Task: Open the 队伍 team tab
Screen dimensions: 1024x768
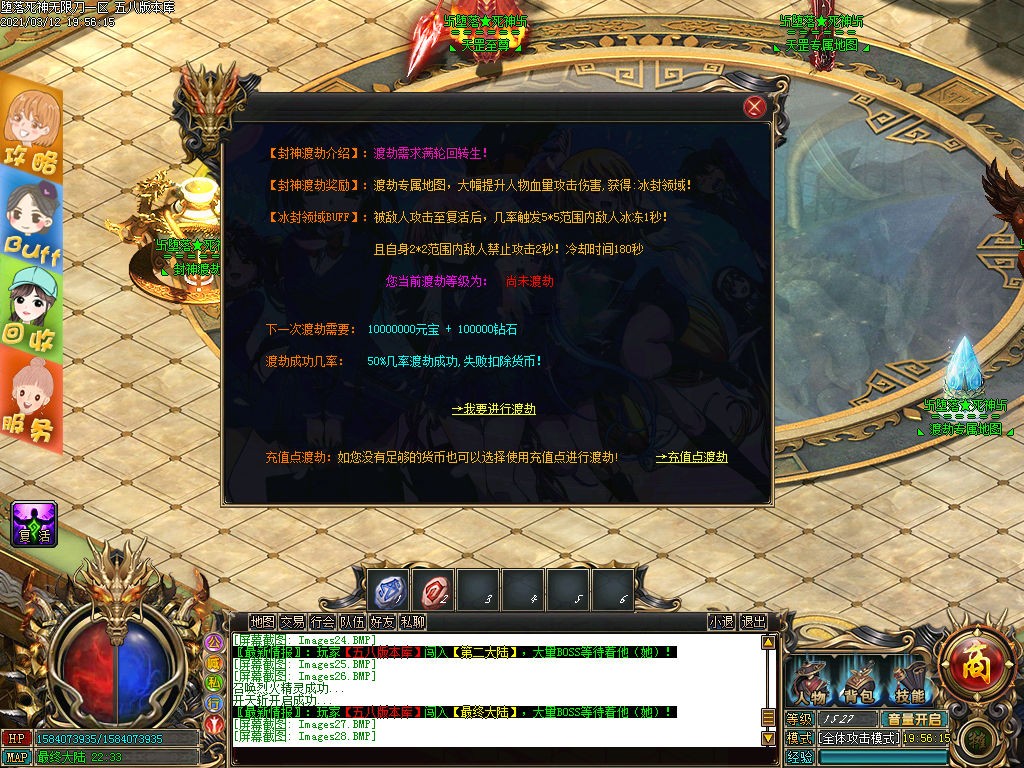Action: pyautogui.click(x=352, y=622)
